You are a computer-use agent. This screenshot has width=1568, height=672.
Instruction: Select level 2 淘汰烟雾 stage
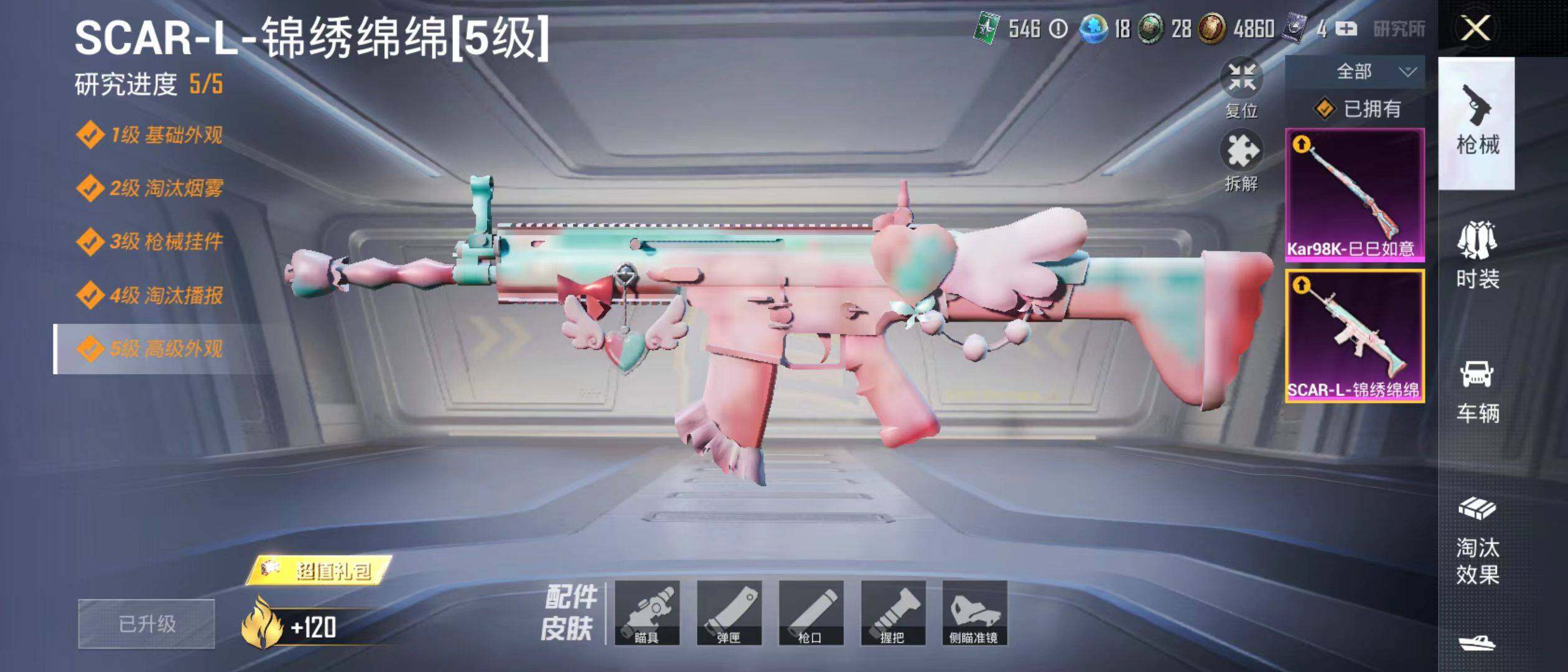pos(149,188)
